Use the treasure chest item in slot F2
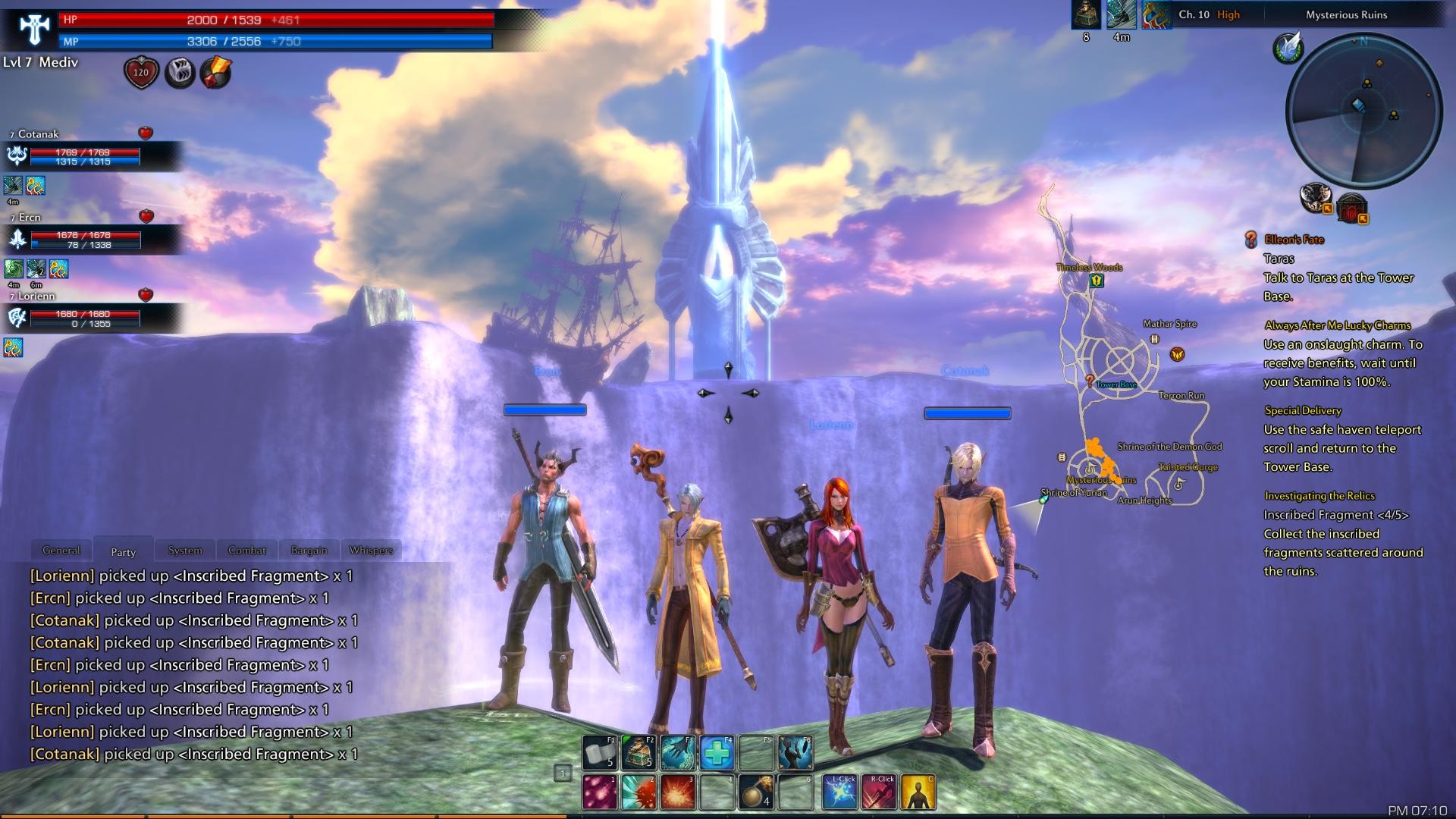This screenshot has width=1456, height=819. click(x=639, y=752)
